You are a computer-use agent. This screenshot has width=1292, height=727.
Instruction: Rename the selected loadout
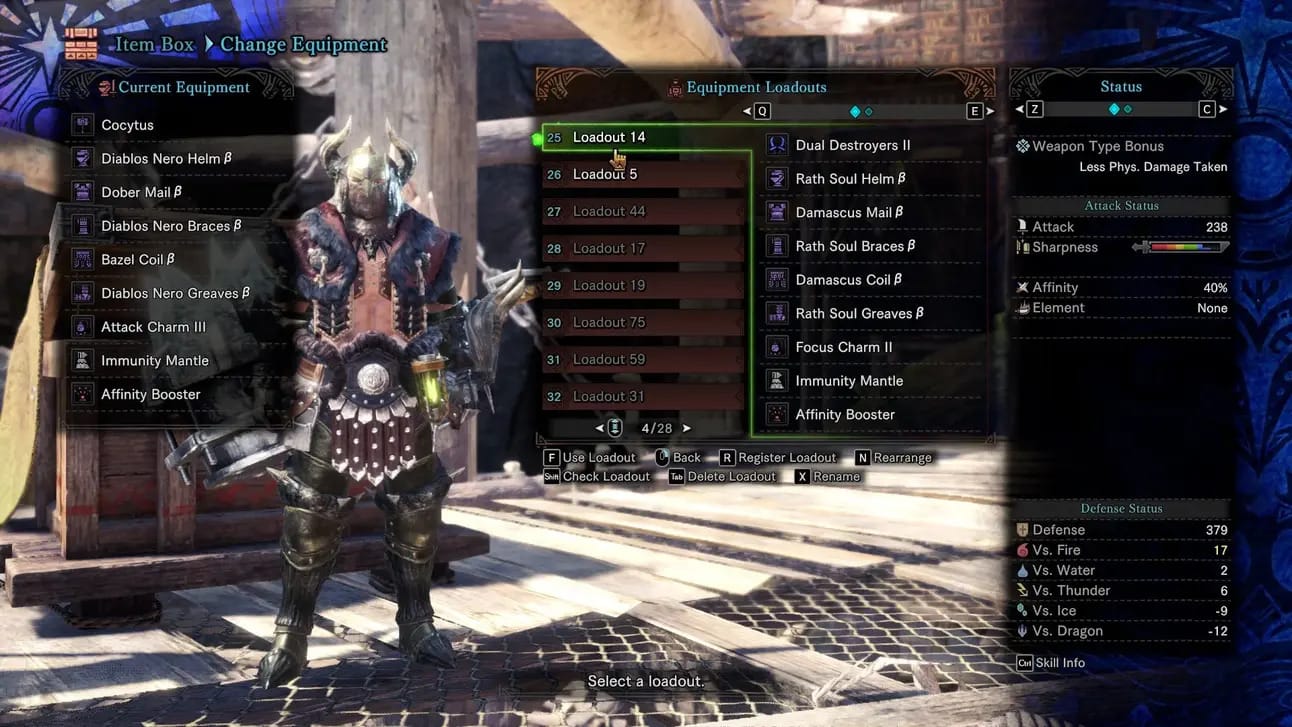click(827, 477)
